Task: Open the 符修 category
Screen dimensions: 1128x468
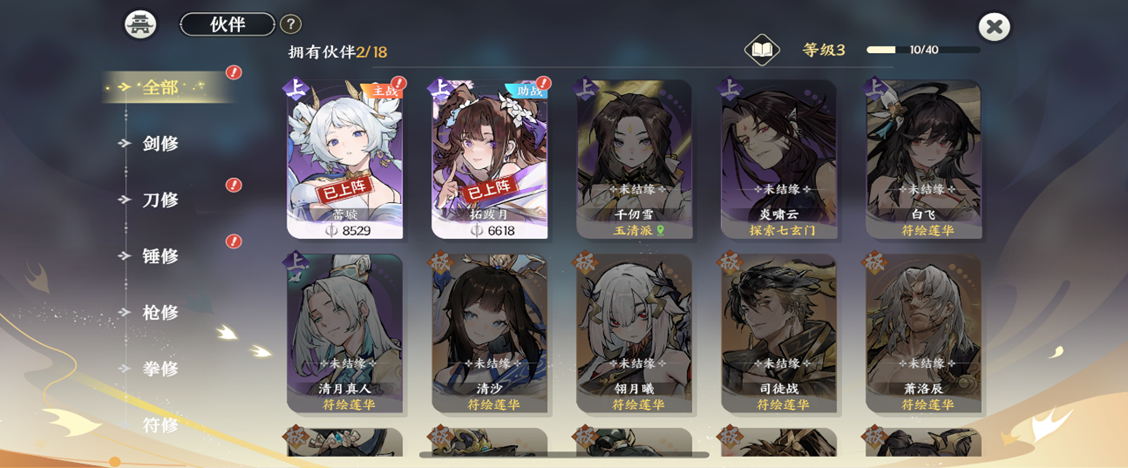Action: pyautogui.click(x=160, y=424)
